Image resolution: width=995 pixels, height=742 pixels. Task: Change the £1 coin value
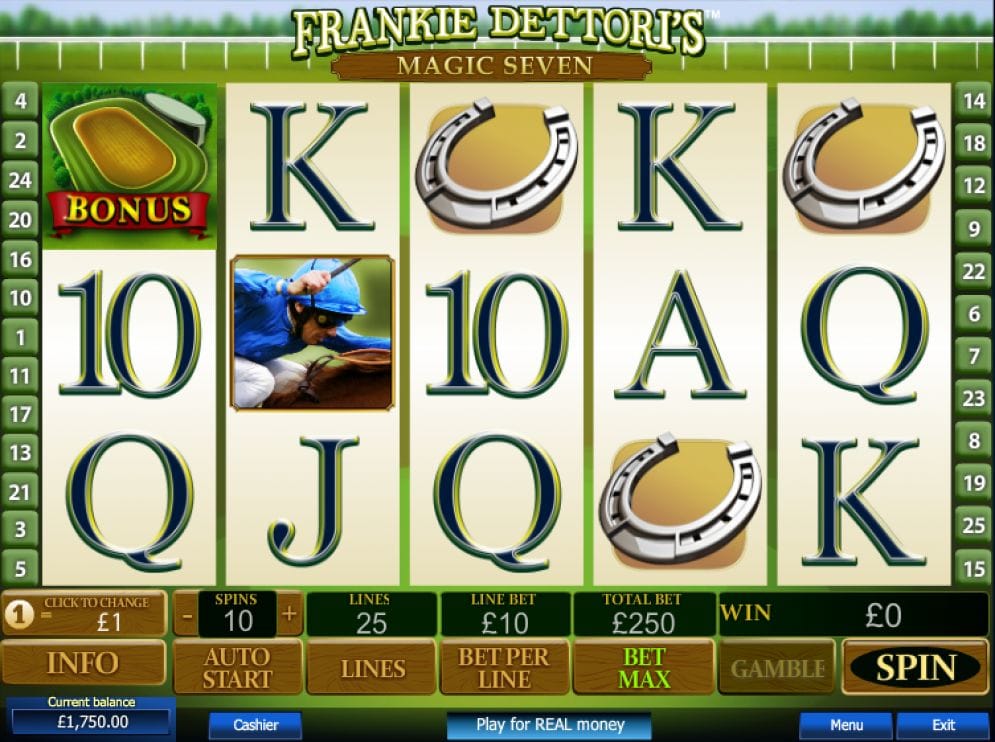84,613
